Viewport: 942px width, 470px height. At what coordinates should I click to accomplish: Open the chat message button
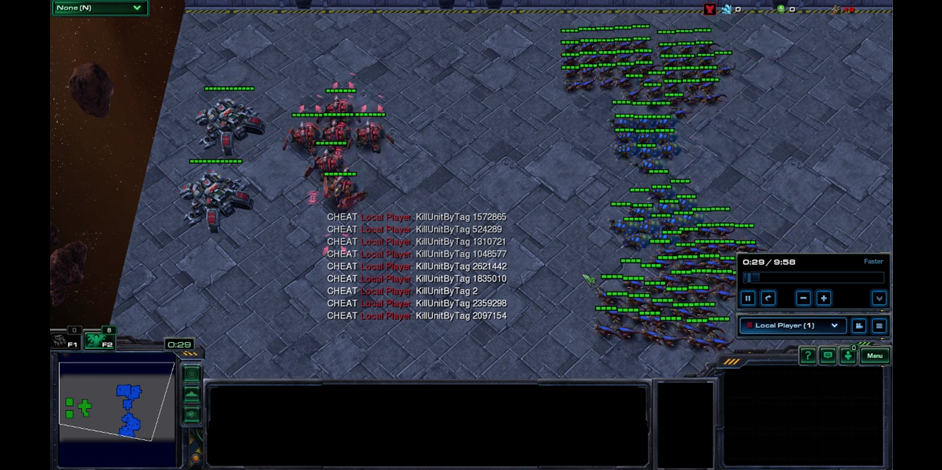point(828,356)
